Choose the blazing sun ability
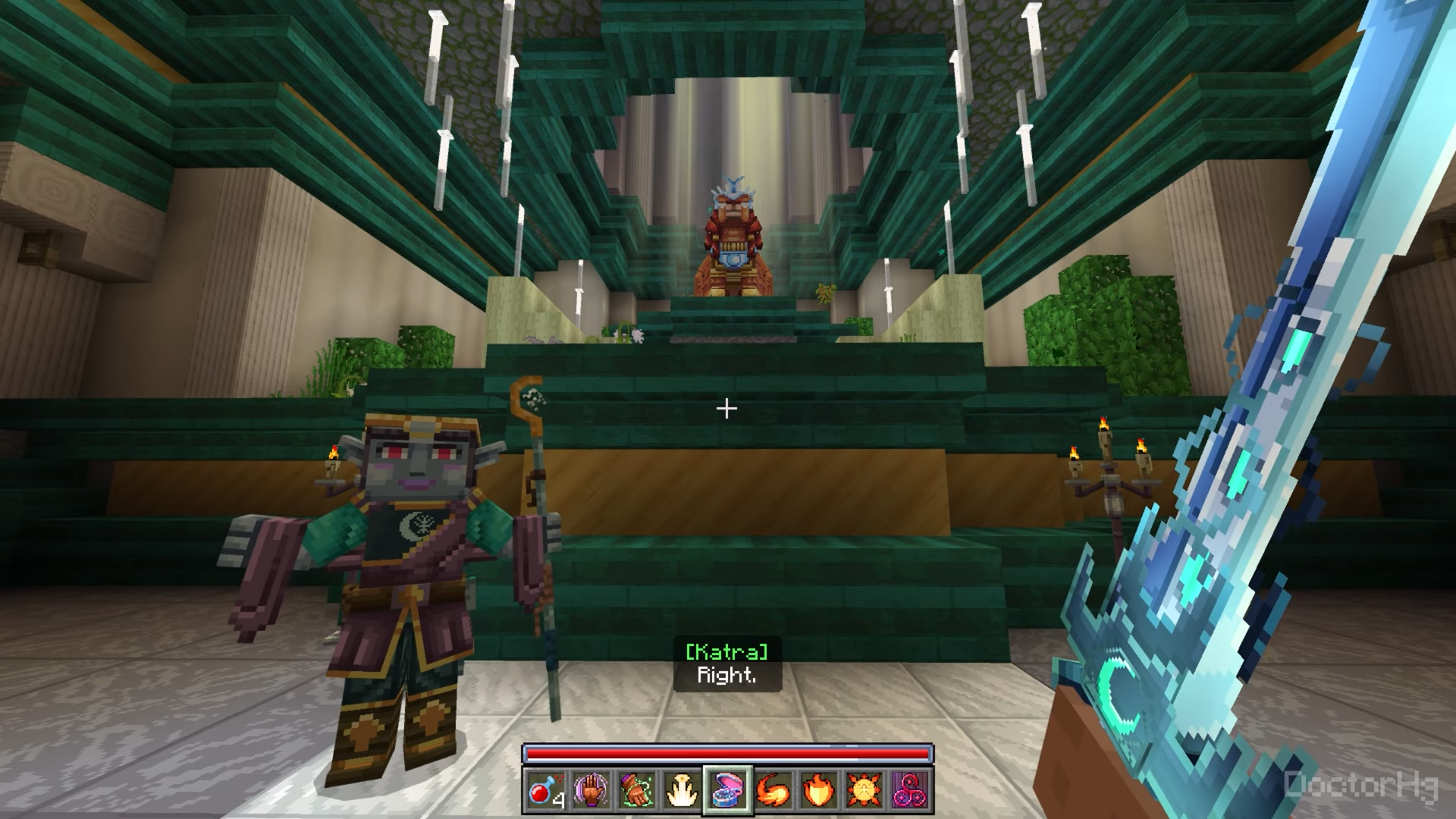This screenshot has height=819, width=1456. [864, 790]
